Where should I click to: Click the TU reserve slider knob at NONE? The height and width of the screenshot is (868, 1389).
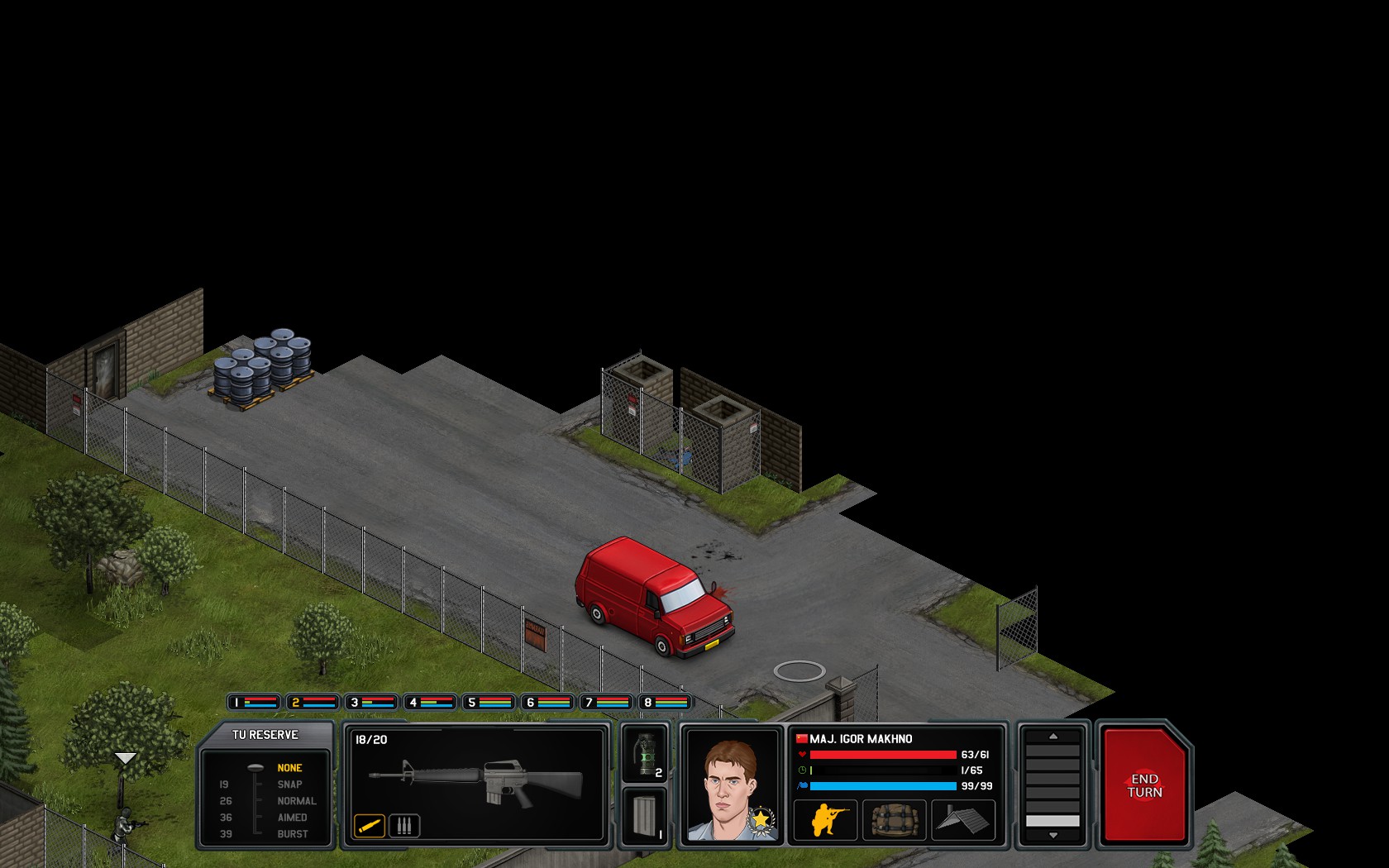(x=257, y=767)
